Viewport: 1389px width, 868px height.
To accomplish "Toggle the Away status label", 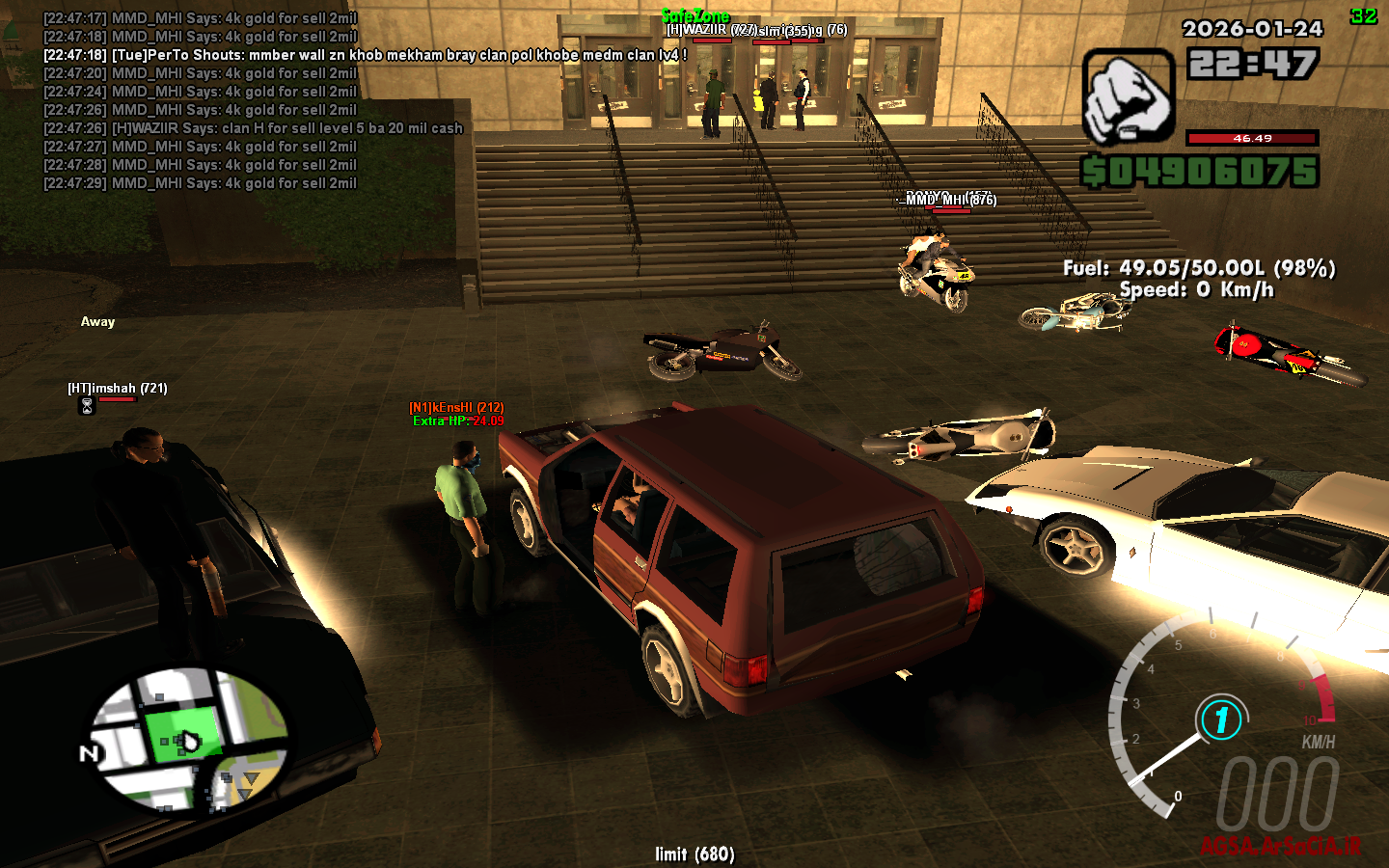I will tap(97, 321).
